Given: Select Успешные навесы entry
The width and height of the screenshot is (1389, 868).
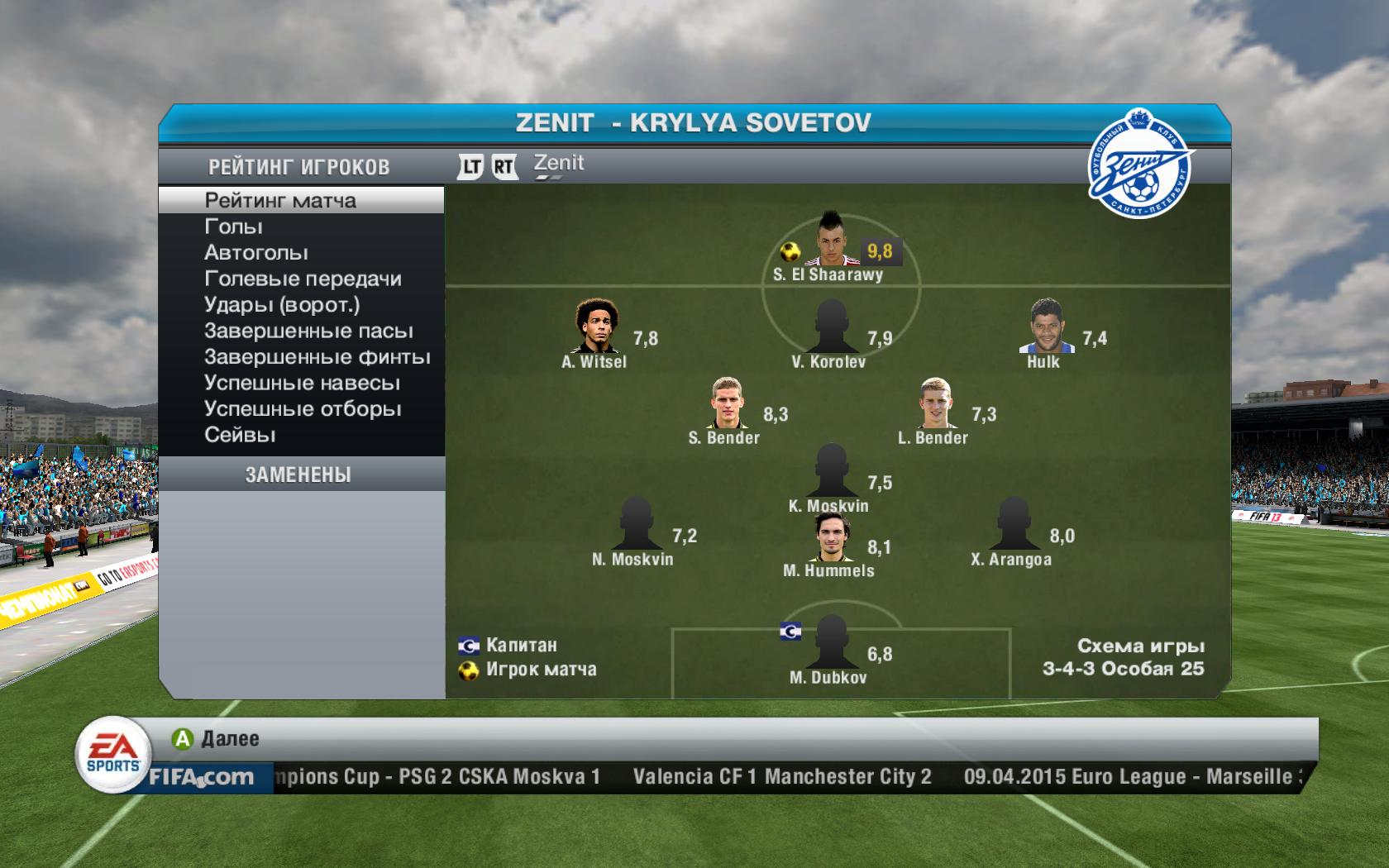Looking at the screenshot, I should (302, 384).
